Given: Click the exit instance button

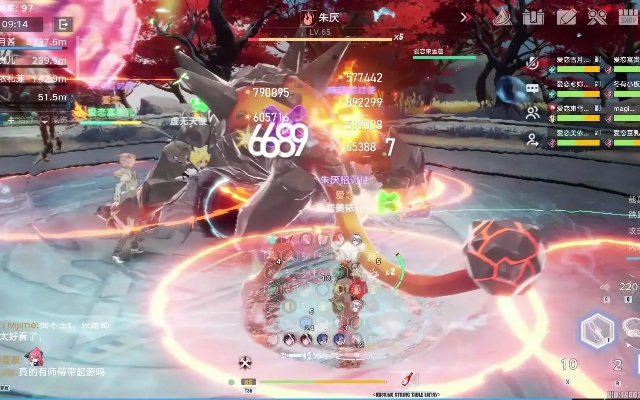Looking at the screenshot, I should [64, 23].
